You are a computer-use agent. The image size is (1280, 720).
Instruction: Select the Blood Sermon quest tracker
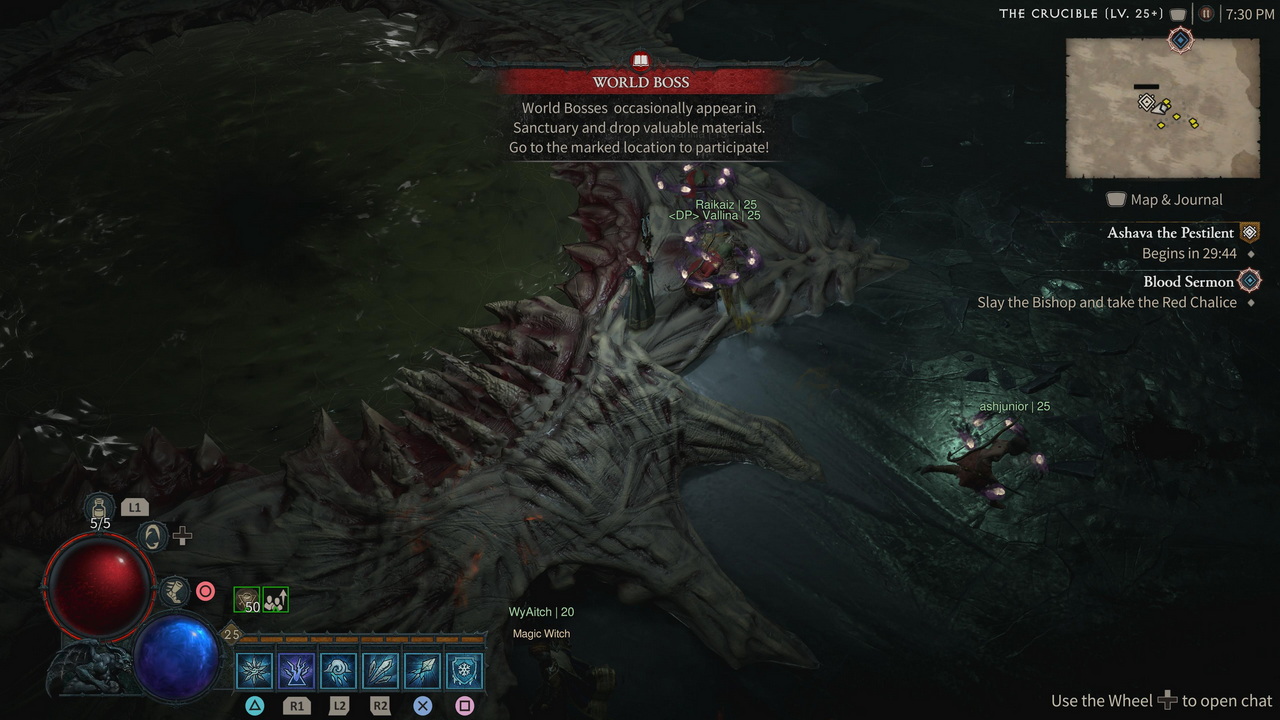coord(1188,281)
